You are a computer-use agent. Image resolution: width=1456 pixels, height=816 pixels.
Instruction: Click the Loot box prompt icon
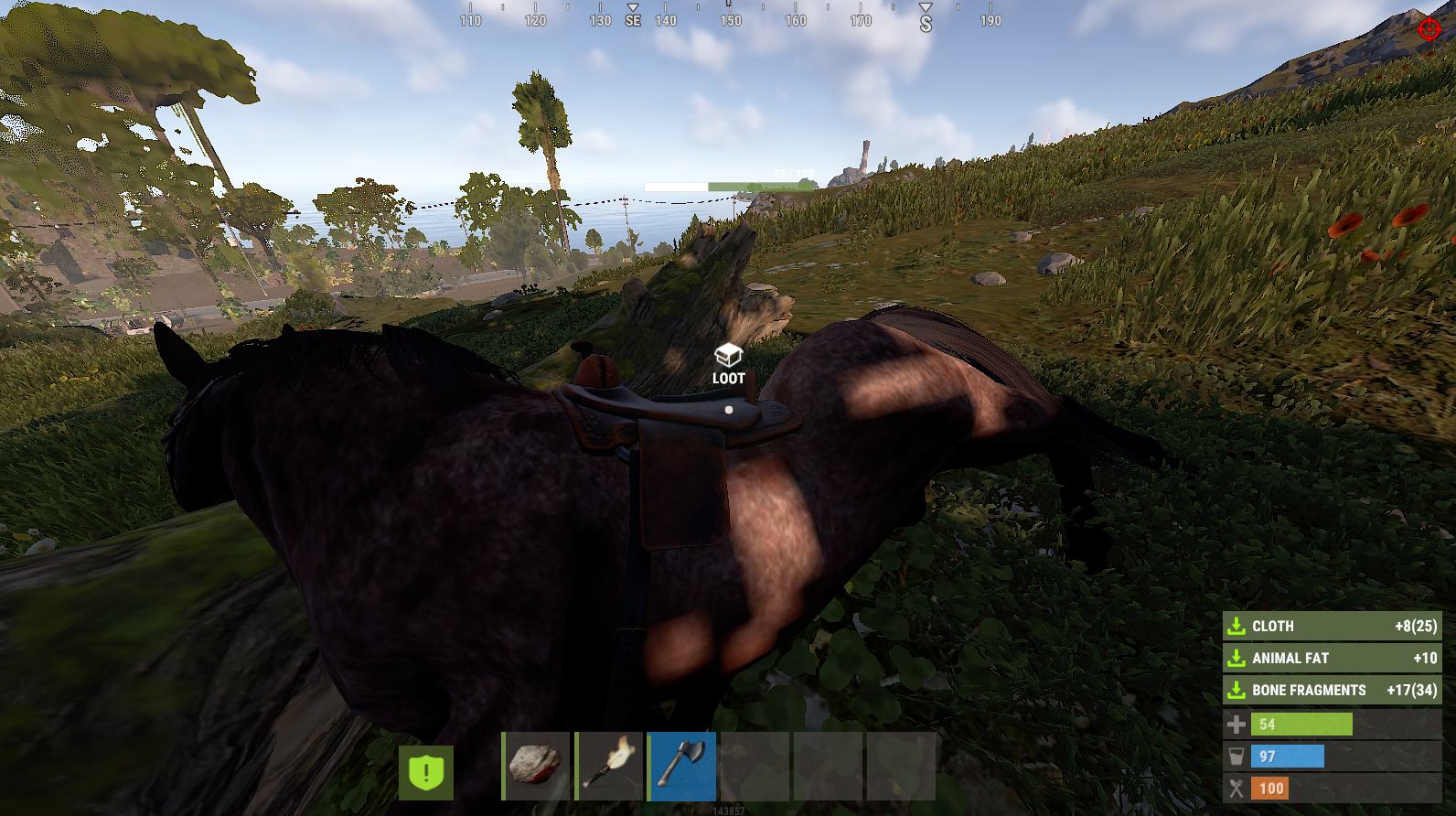click(728, 355)
